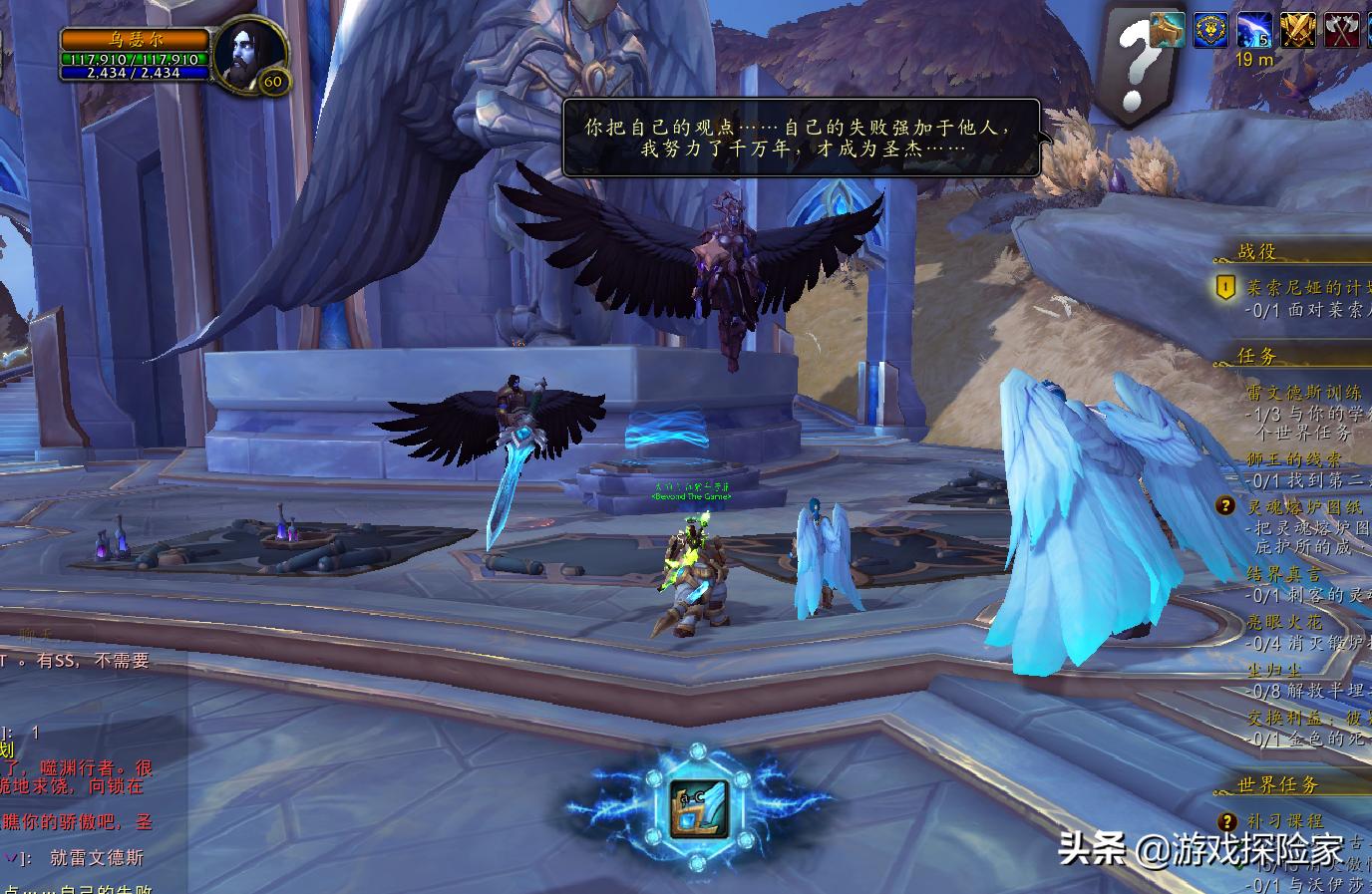Click the golden ram mount buff icon
The height and width of the screenshot is (894, 1372).
(1168, 30)
